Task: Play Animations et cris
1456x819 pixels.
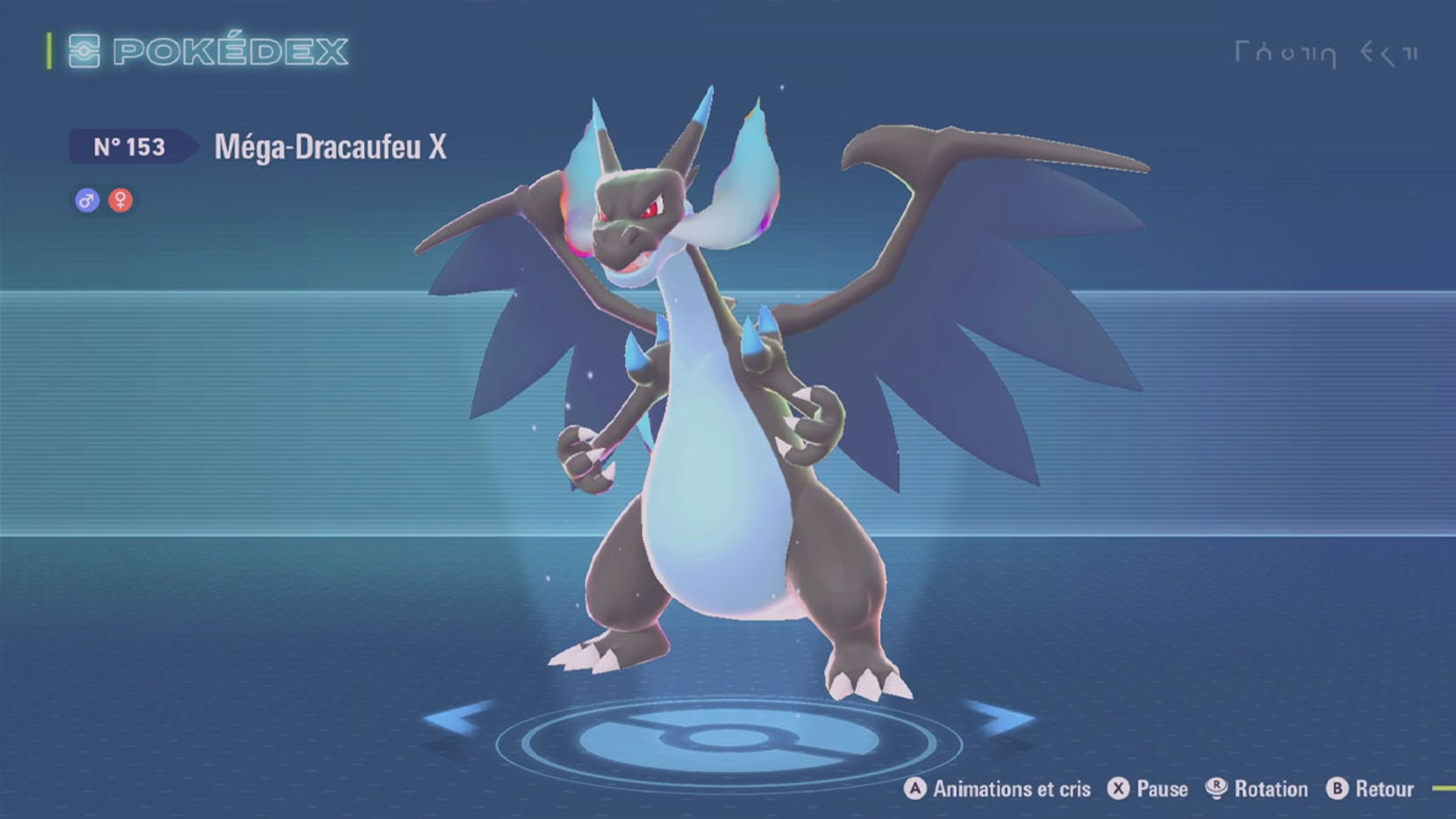Action: (997, 789)
